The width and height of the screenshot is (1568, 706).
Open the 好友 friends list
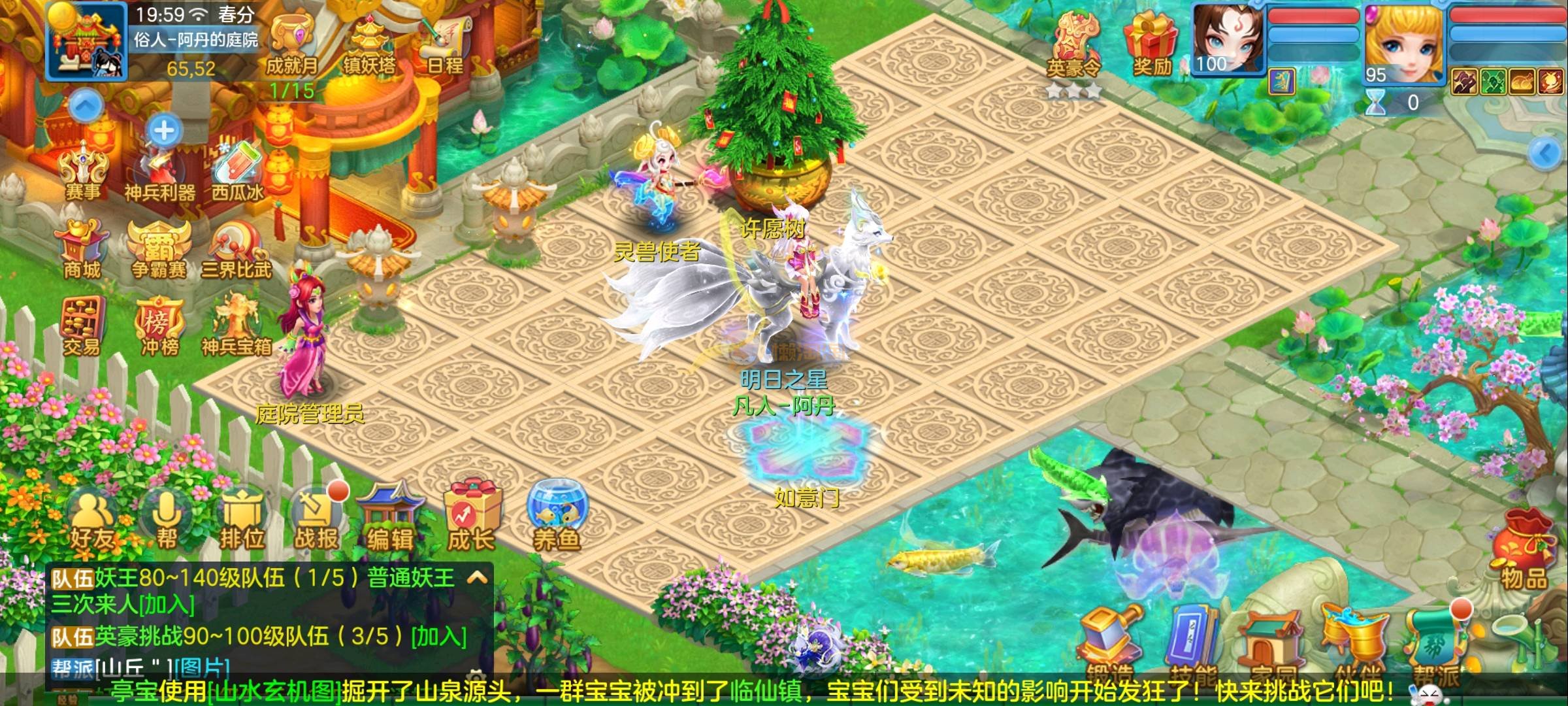tap(93, 522)
